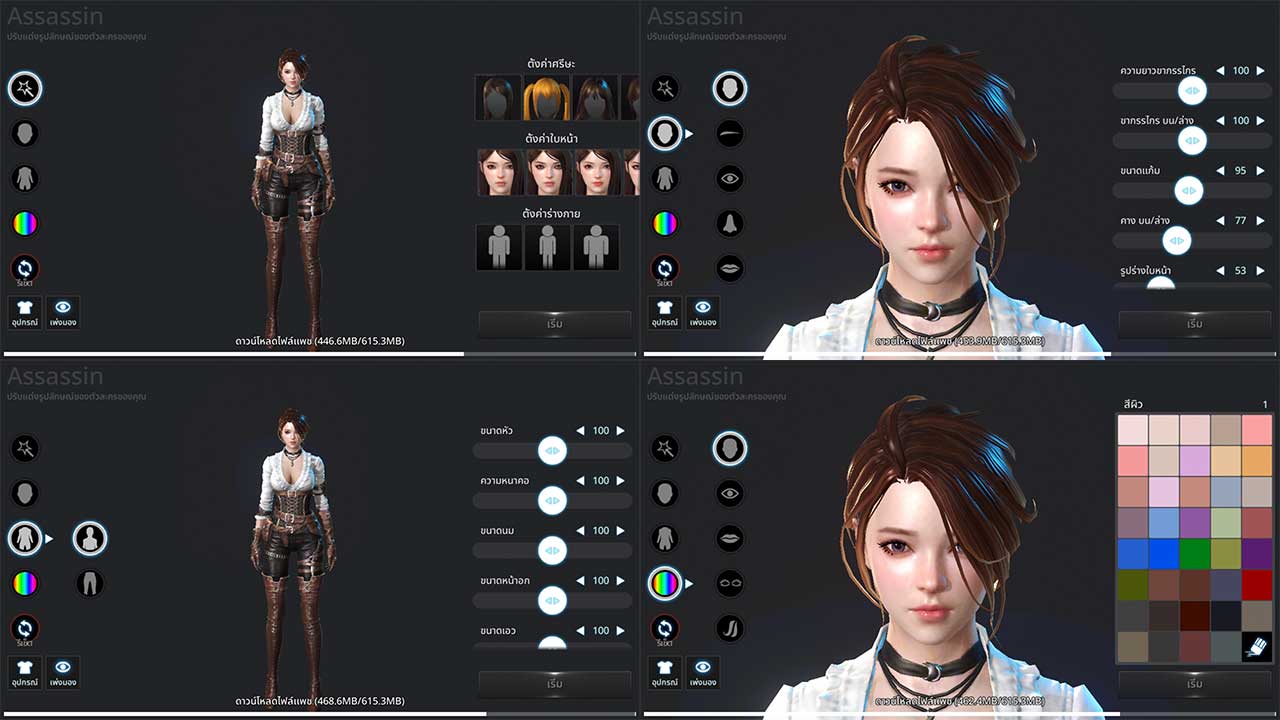Click the blonde twin-tails hairstyle thumbnail
The width and height of the screenshot is (1280, 720).
click(x=547, y=95)
